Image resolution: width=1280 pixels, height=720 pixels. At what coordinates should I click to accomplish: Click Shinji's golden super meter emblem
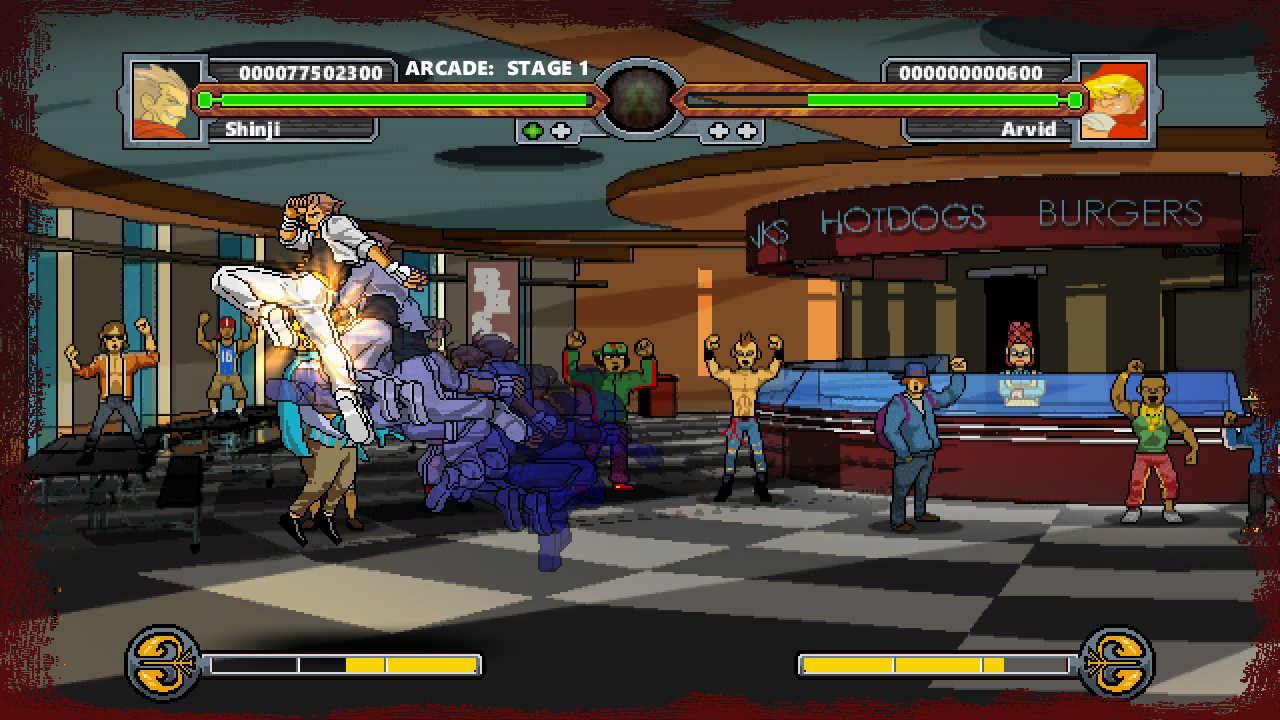pyautogui.click(x=164, y=663)
